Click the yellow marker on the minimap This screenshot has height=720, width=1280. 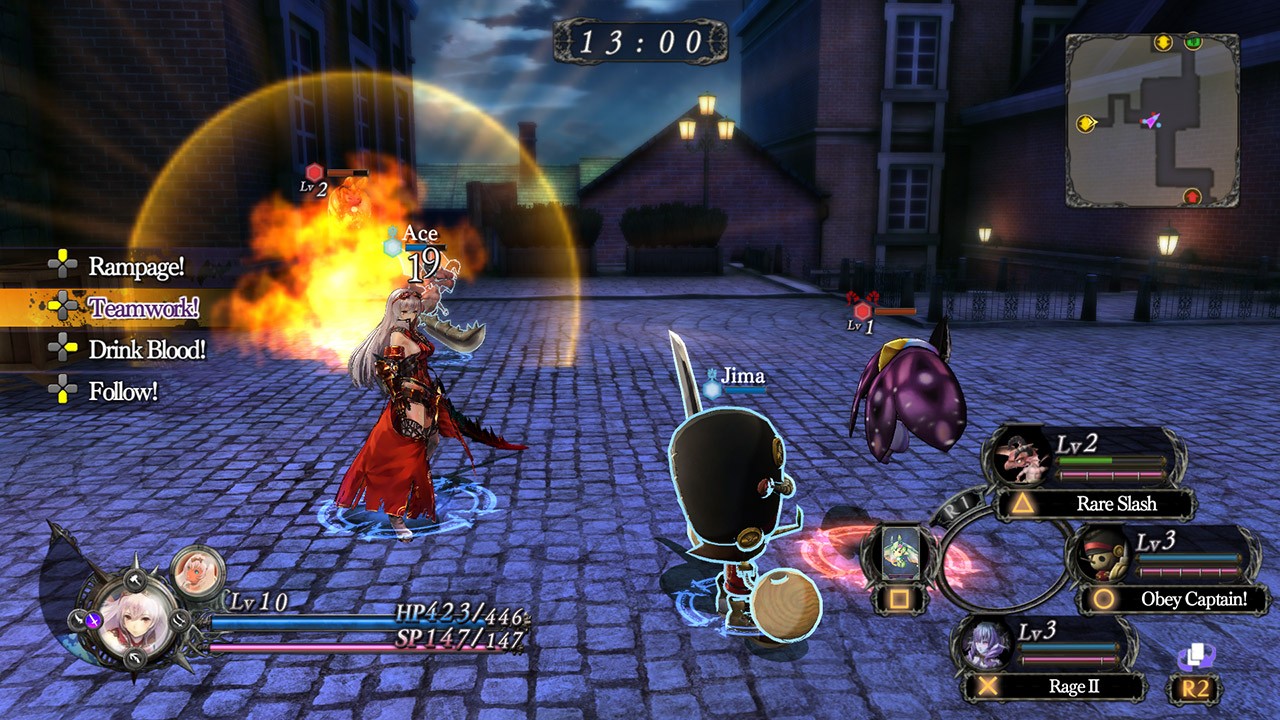click(x=1086, y=123)
